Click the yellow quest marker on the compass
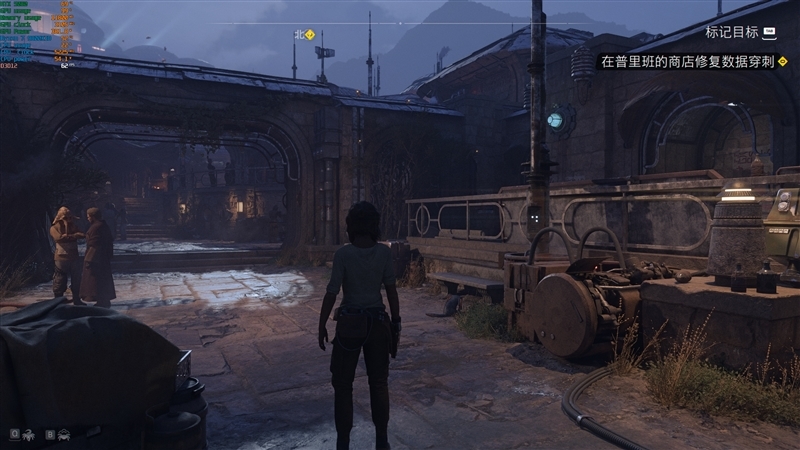The image size is (800, 450). pos(310,34)
